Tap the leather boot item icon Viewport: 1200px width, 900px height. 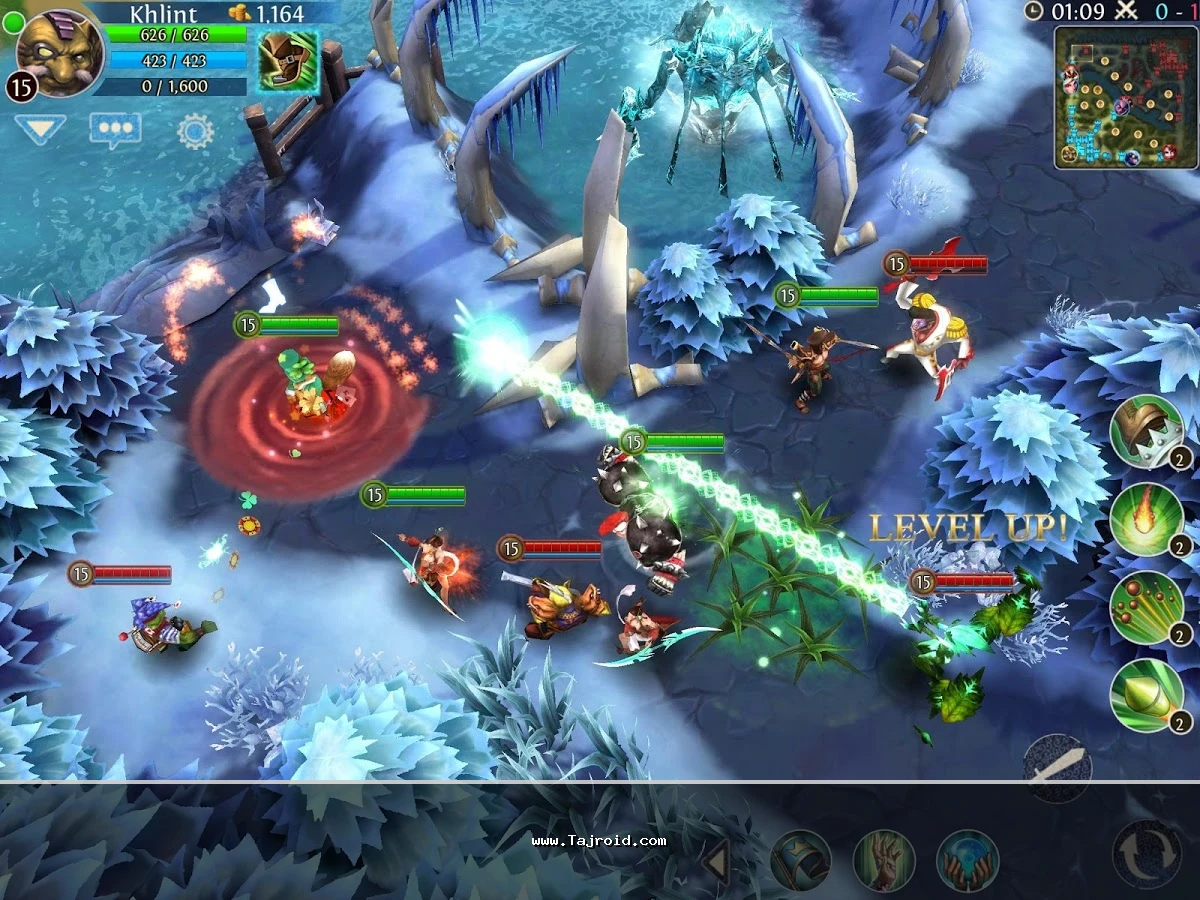[288, 60]
